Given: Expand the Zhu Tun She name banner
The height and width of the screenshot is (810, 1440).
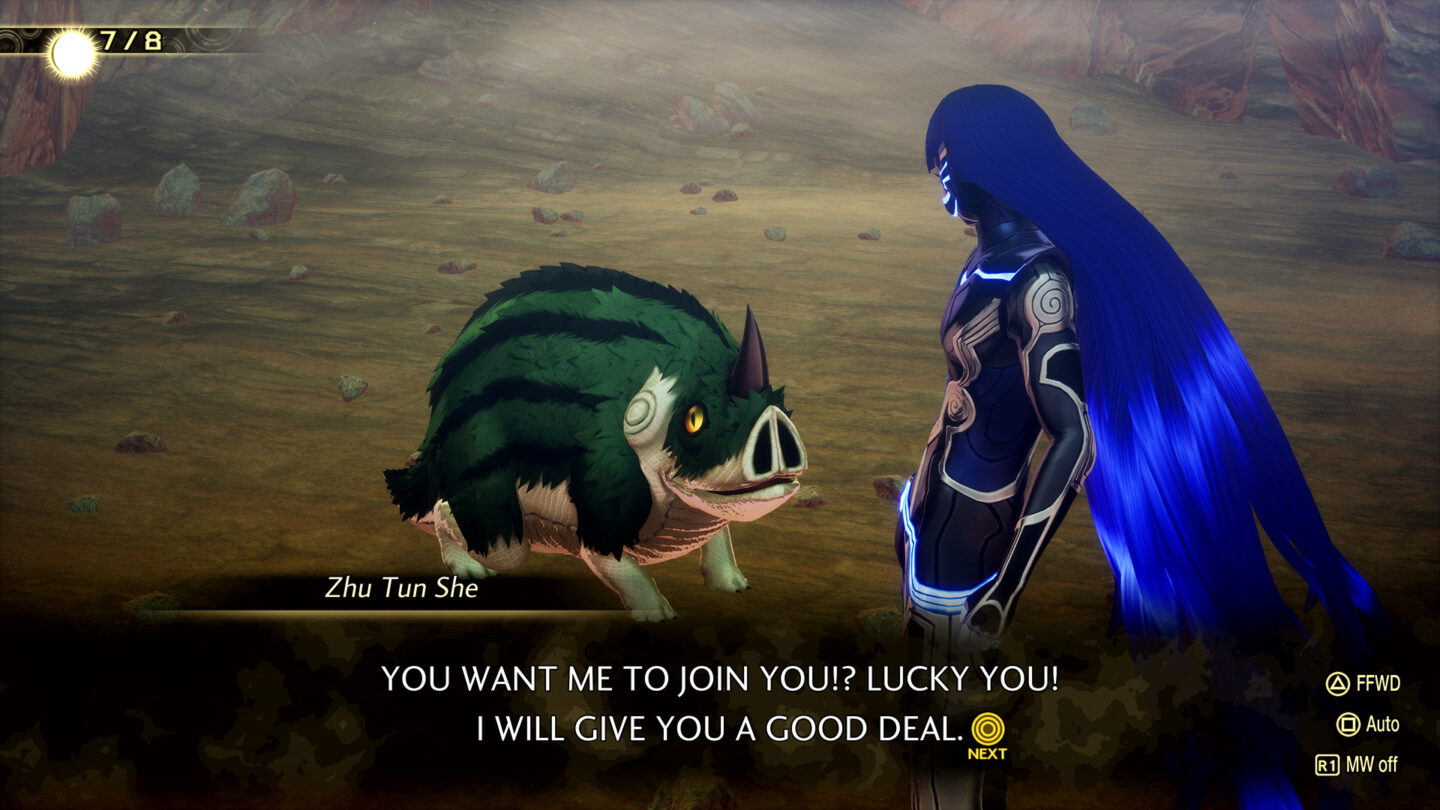Looking at the screenshot, I should coord(400,590).
